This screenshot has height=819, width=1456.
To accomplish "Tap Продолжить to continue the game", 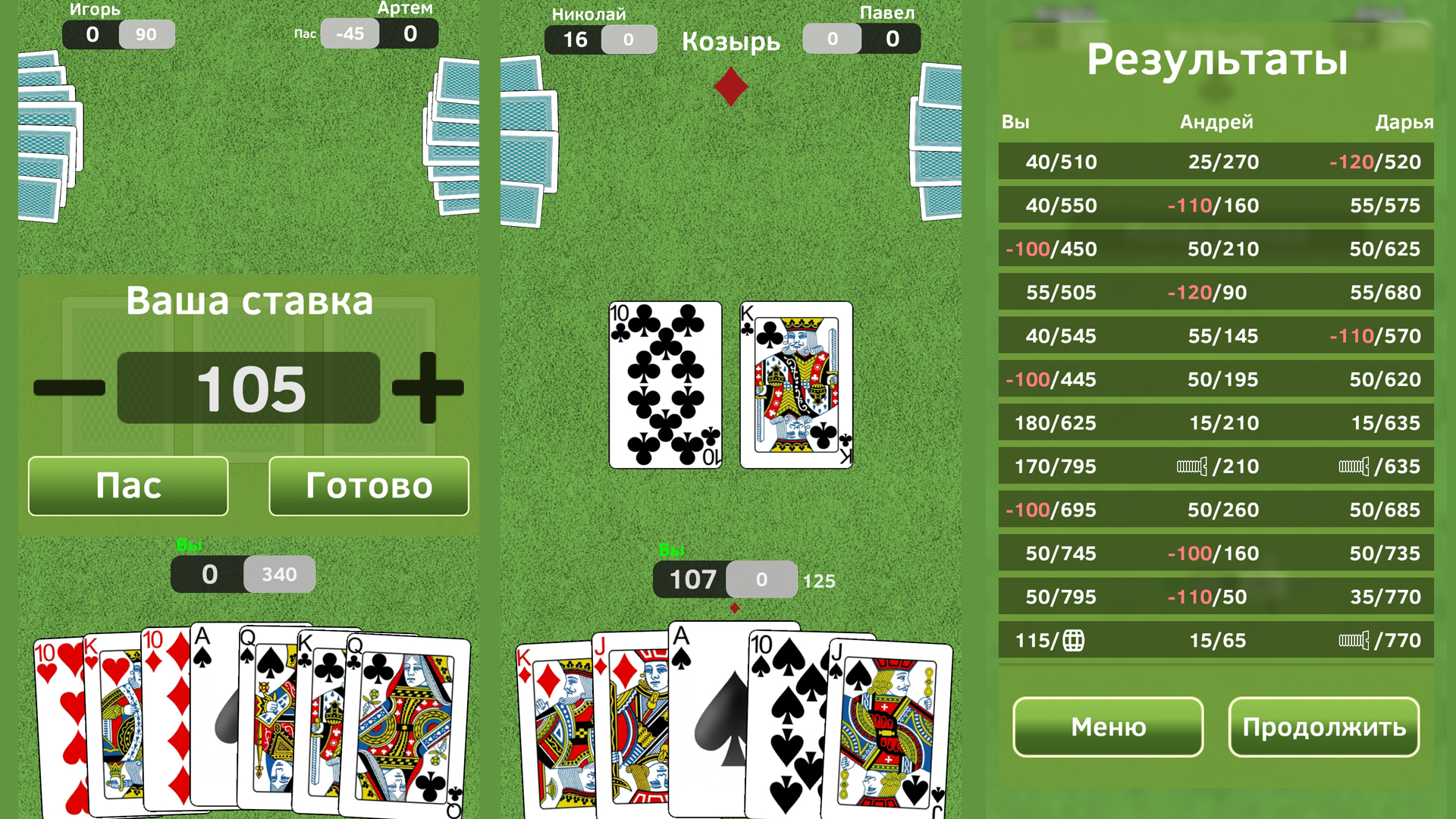I will click(x=1323, y=726).
